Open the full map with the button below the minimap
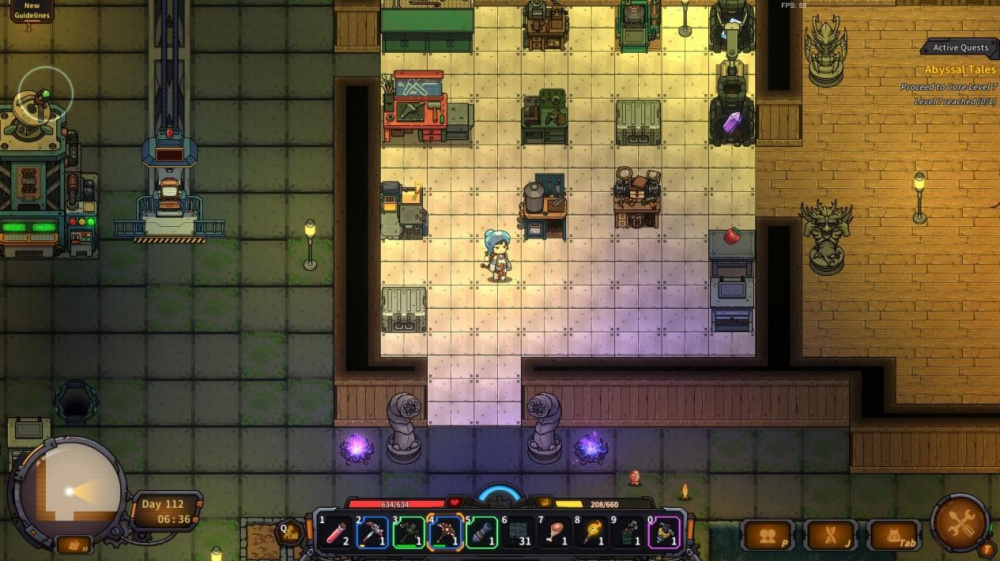The height and width of the screenshot is (561, 1000). point(73,545)
